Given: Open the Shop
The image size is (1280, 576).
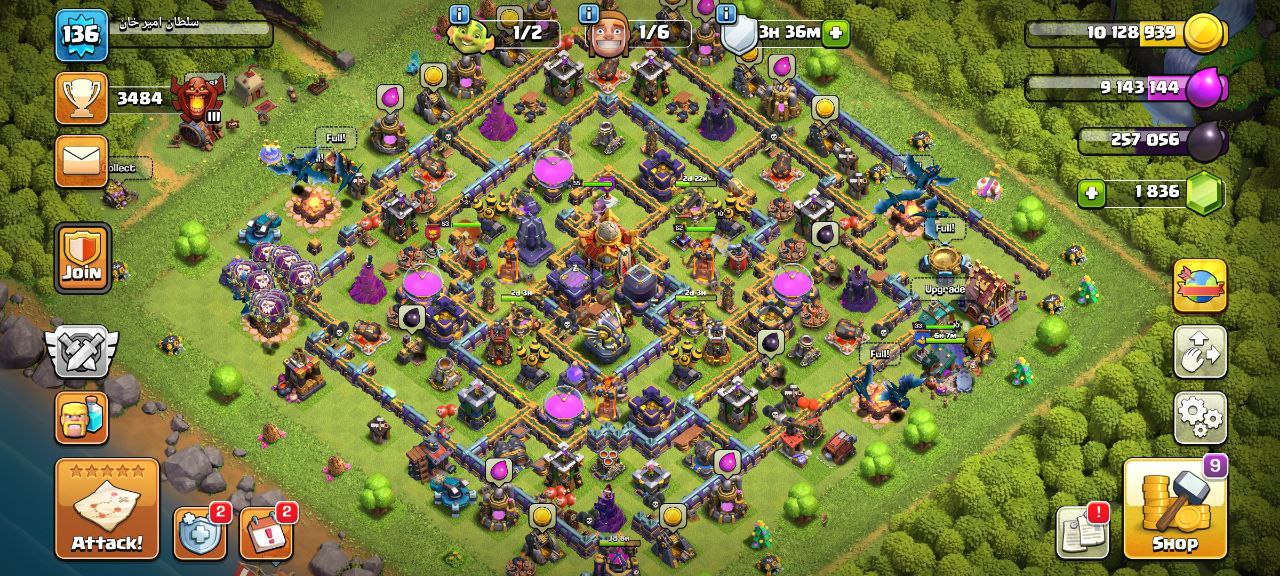Looking at the screenshot, I should click(1174, 509).
